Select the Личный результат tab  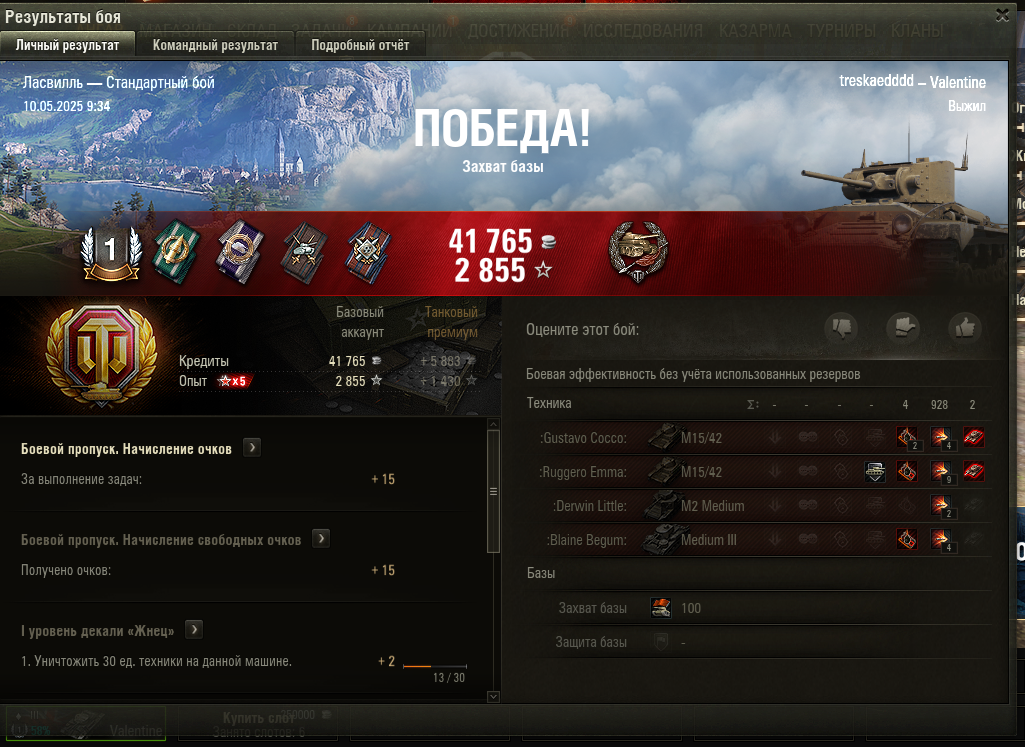pos(67,45)
